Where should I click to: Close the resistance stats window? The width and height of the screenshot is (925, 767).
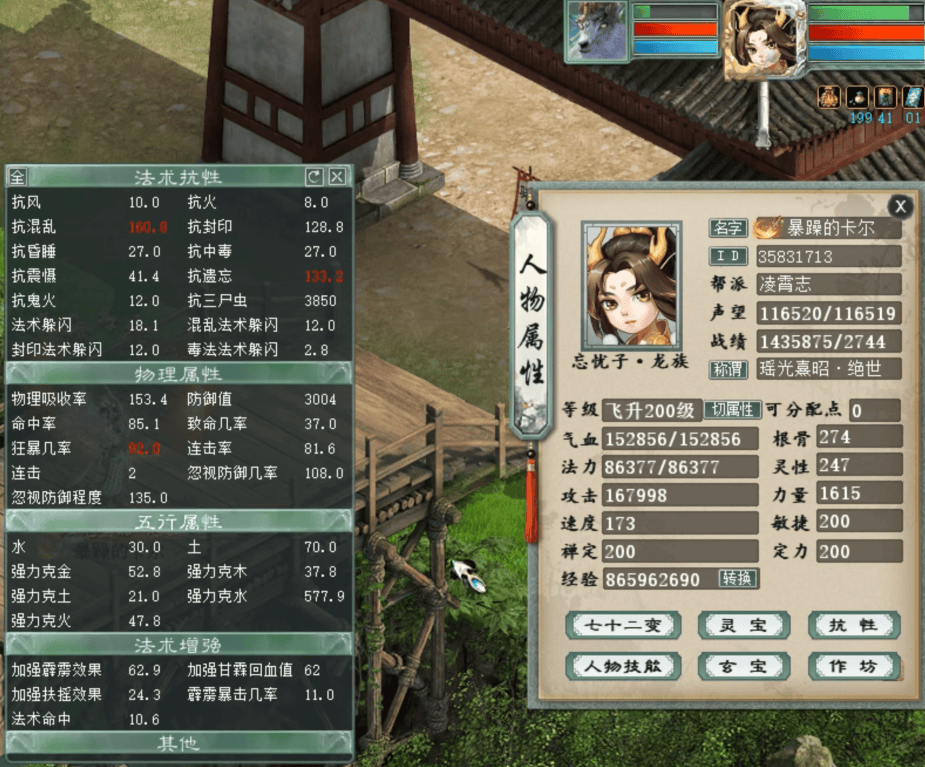coord(338,177)
